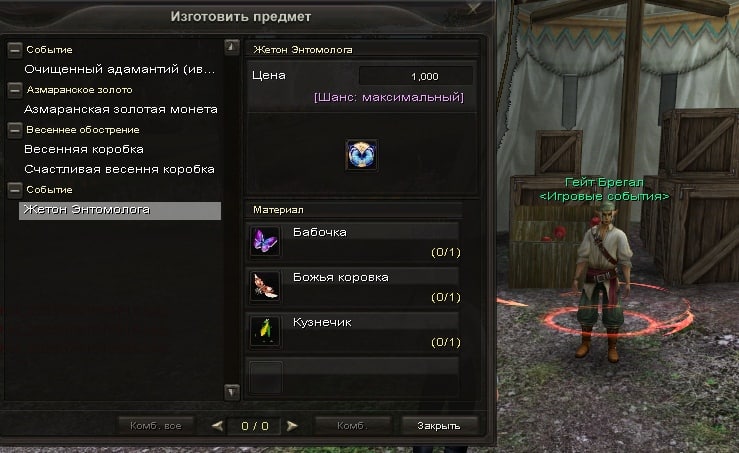The width and height of the screenshot is (739, 453).
Task: Click the recipe list scroll-down arrow
Action: (x=232, y=391)
